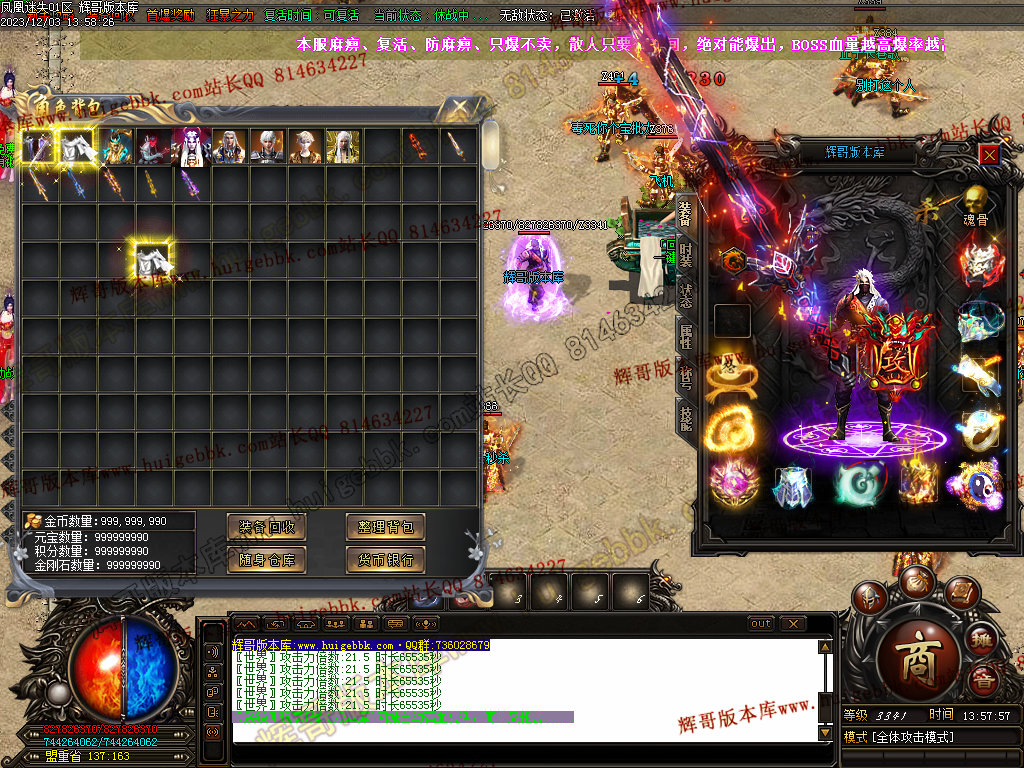Show the 属性 attributes tab
Viewport: 1024px width, 768px height.
click(x=686, y=335)
